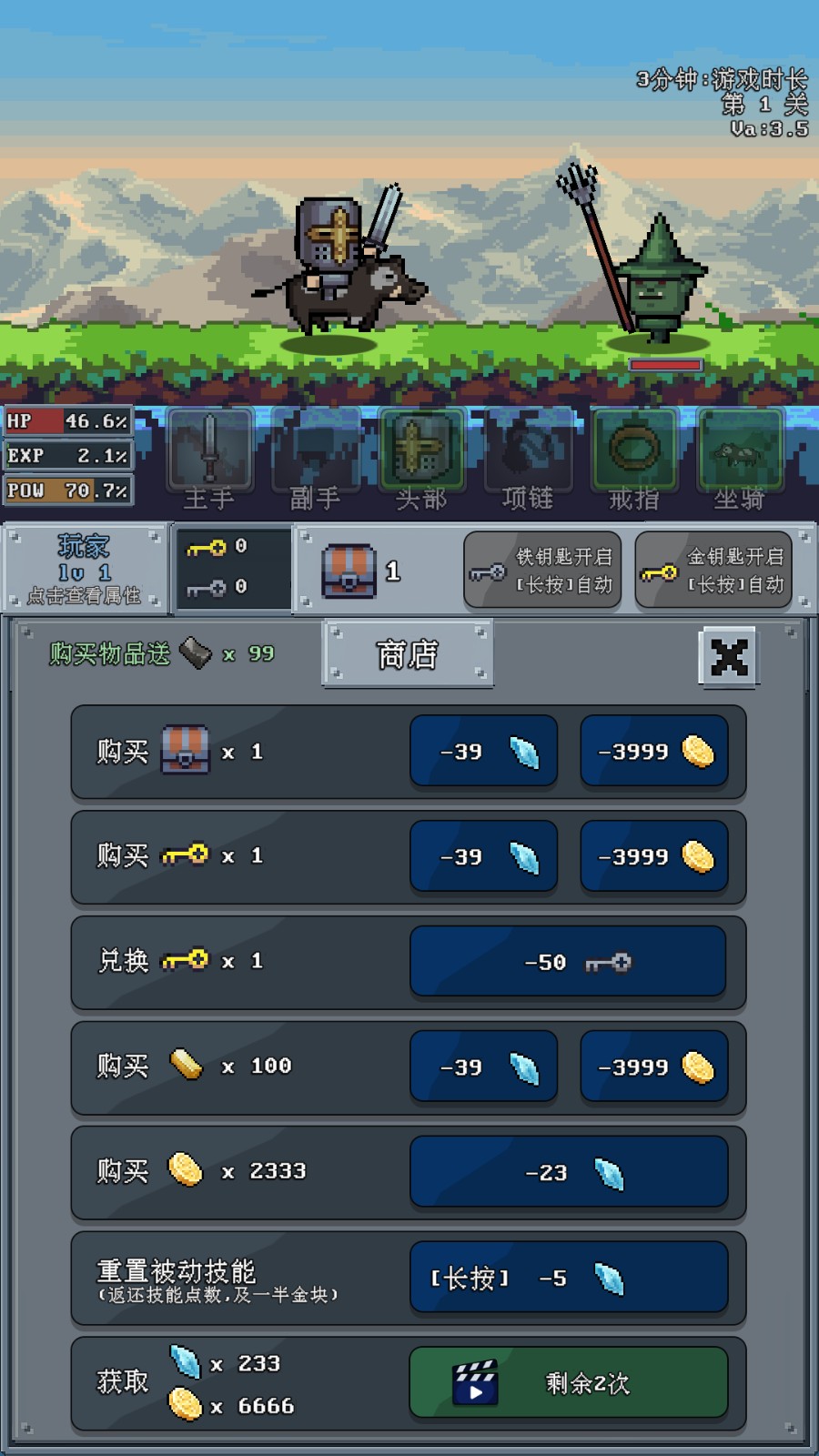Buy a treasure chest for 39 crystals
This screenshot has height=1456, width=819.
pos(483,752)
